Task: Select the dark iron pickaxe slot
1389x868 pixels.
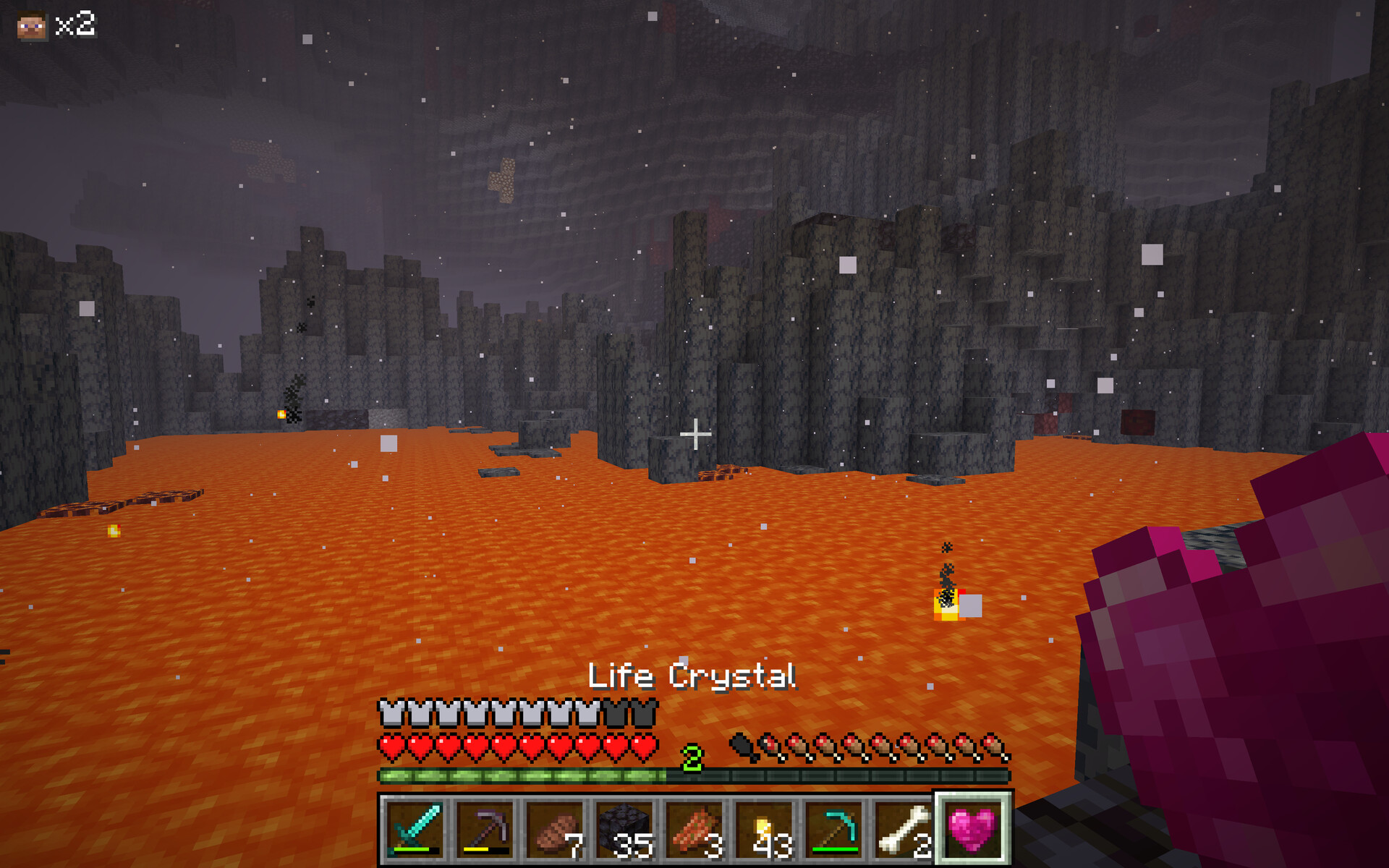Action: [485, 828]
